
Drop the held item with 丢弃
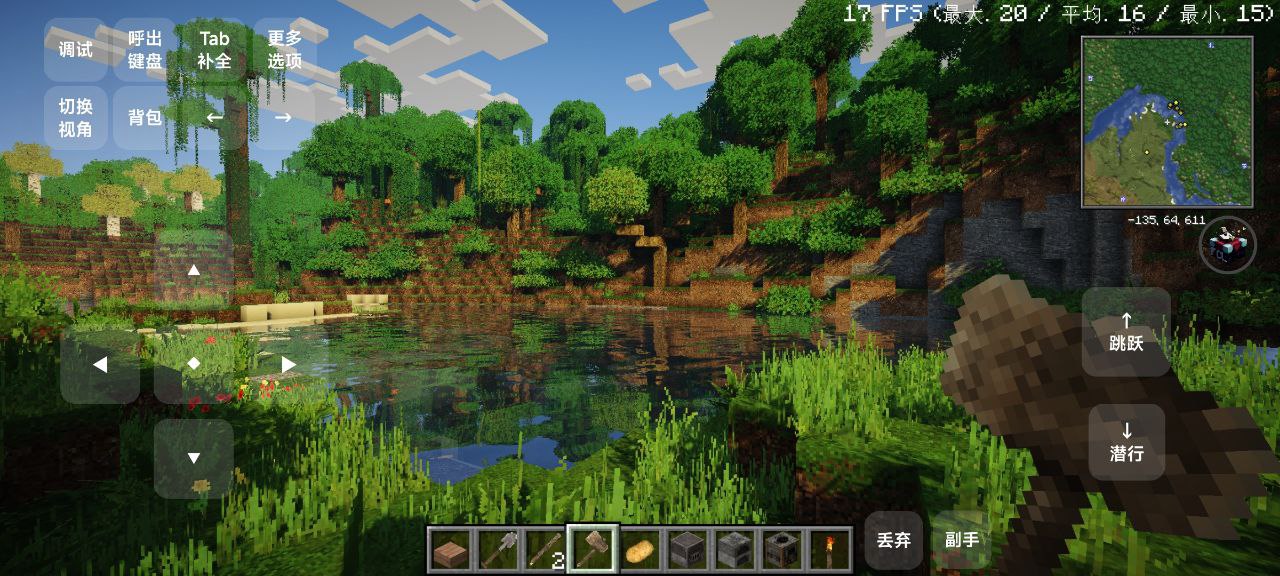pyautogui.click(x=893, y=540)
